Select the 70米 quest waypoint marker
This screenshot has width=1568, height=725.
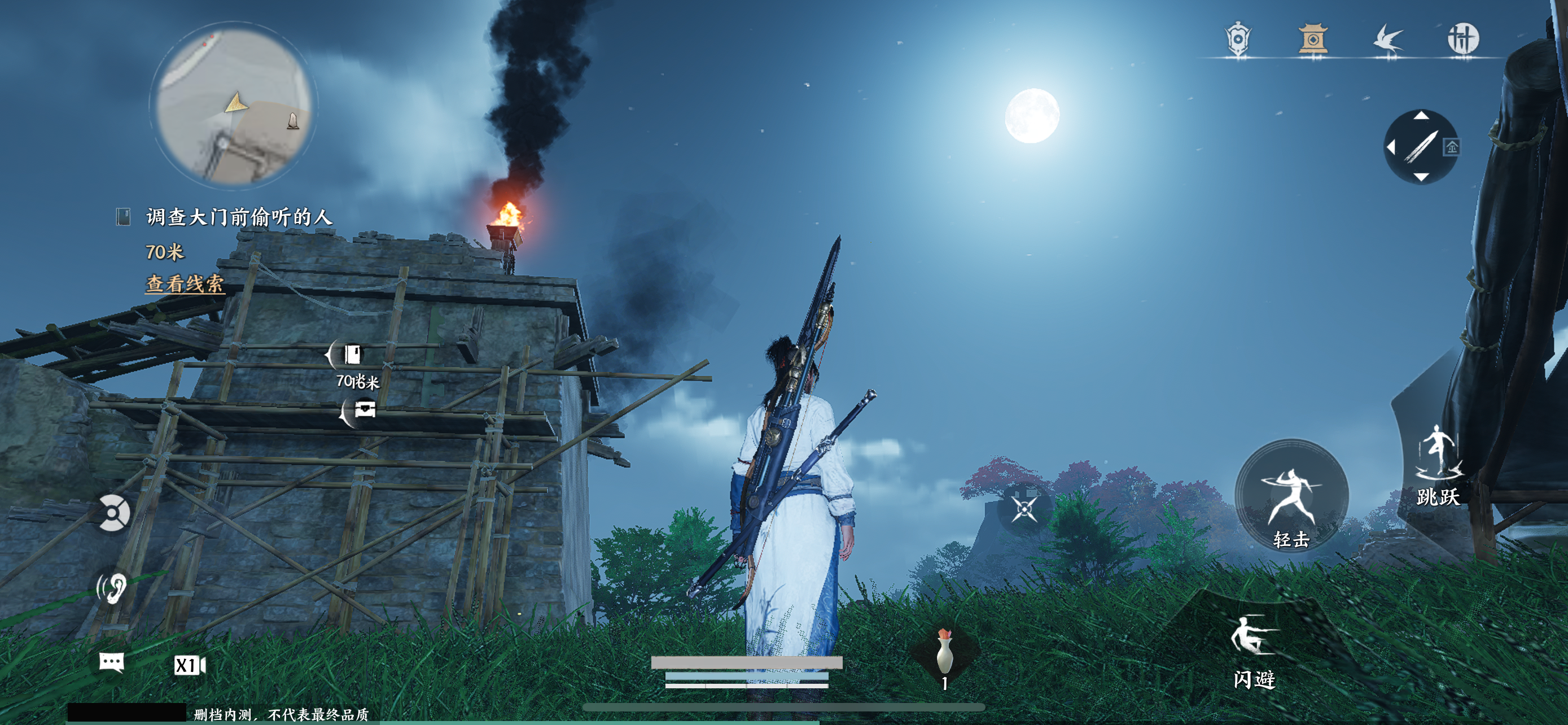coord(351,355)
